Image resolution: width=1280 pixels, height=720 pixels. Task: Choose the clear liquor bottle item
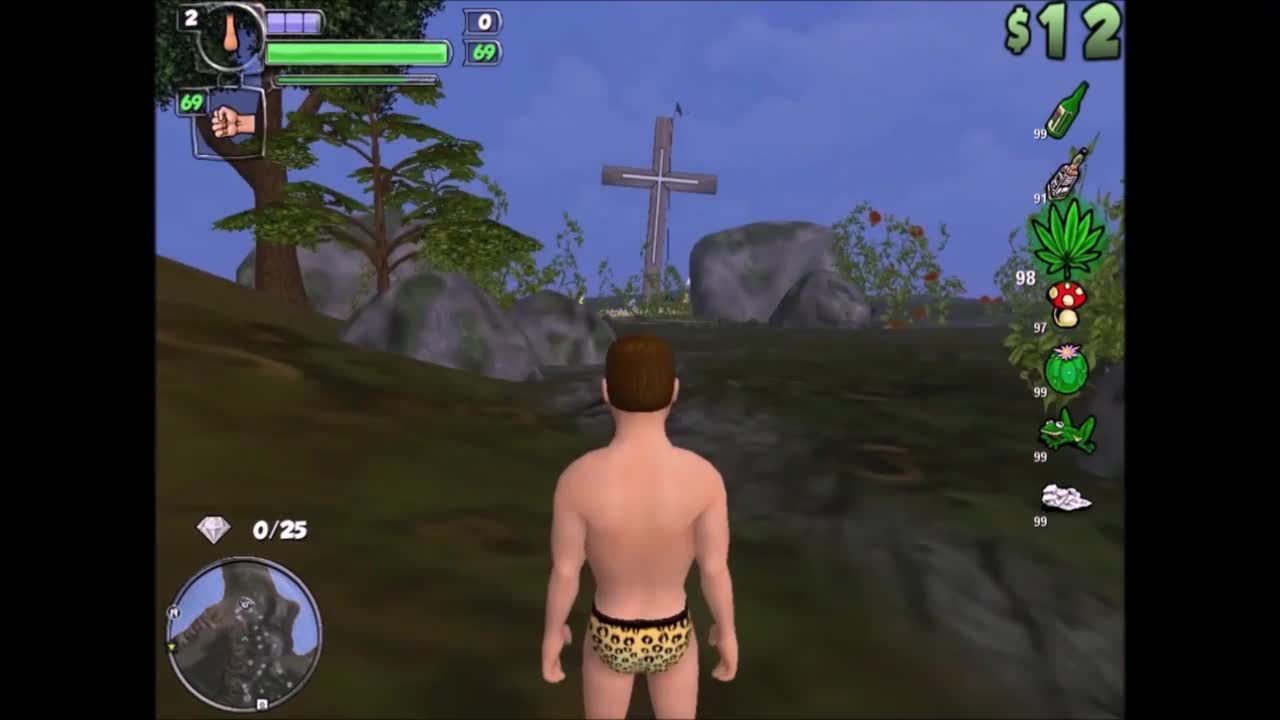tap(1066, 176)
